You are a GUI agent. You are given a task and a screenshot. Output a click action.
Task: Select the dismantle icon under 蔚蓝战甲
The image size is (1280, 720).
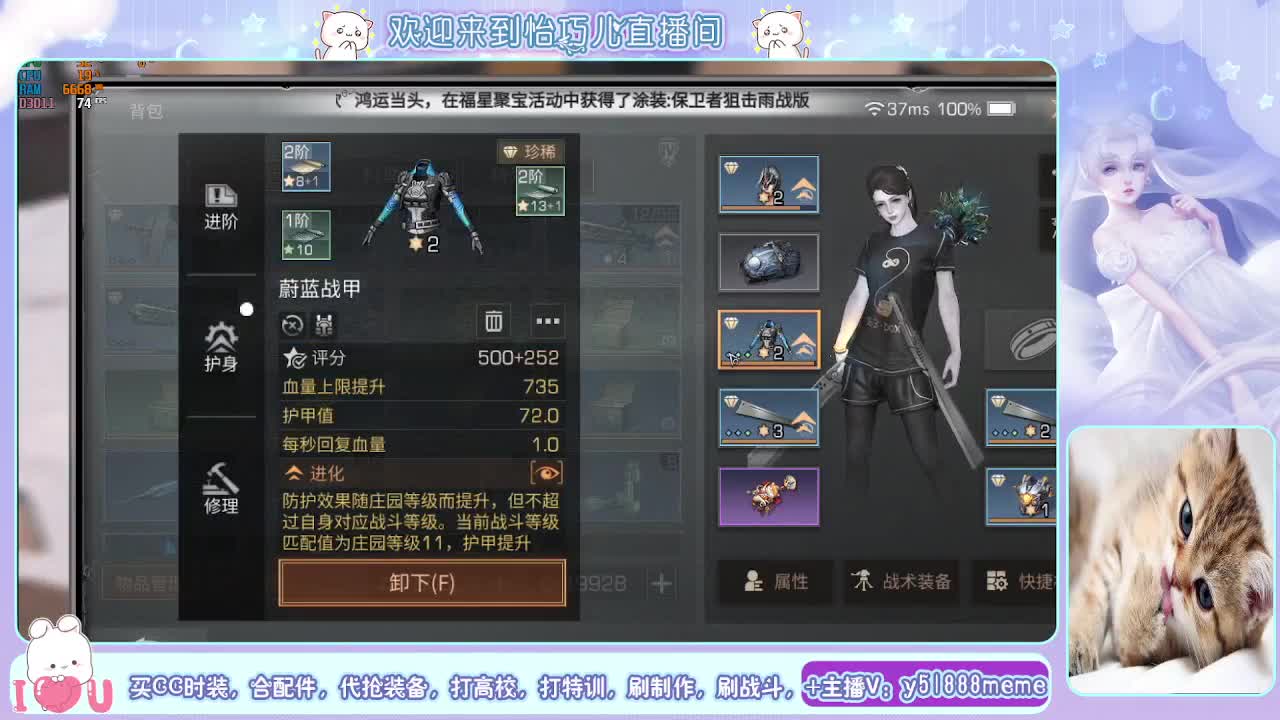(292, 325)
